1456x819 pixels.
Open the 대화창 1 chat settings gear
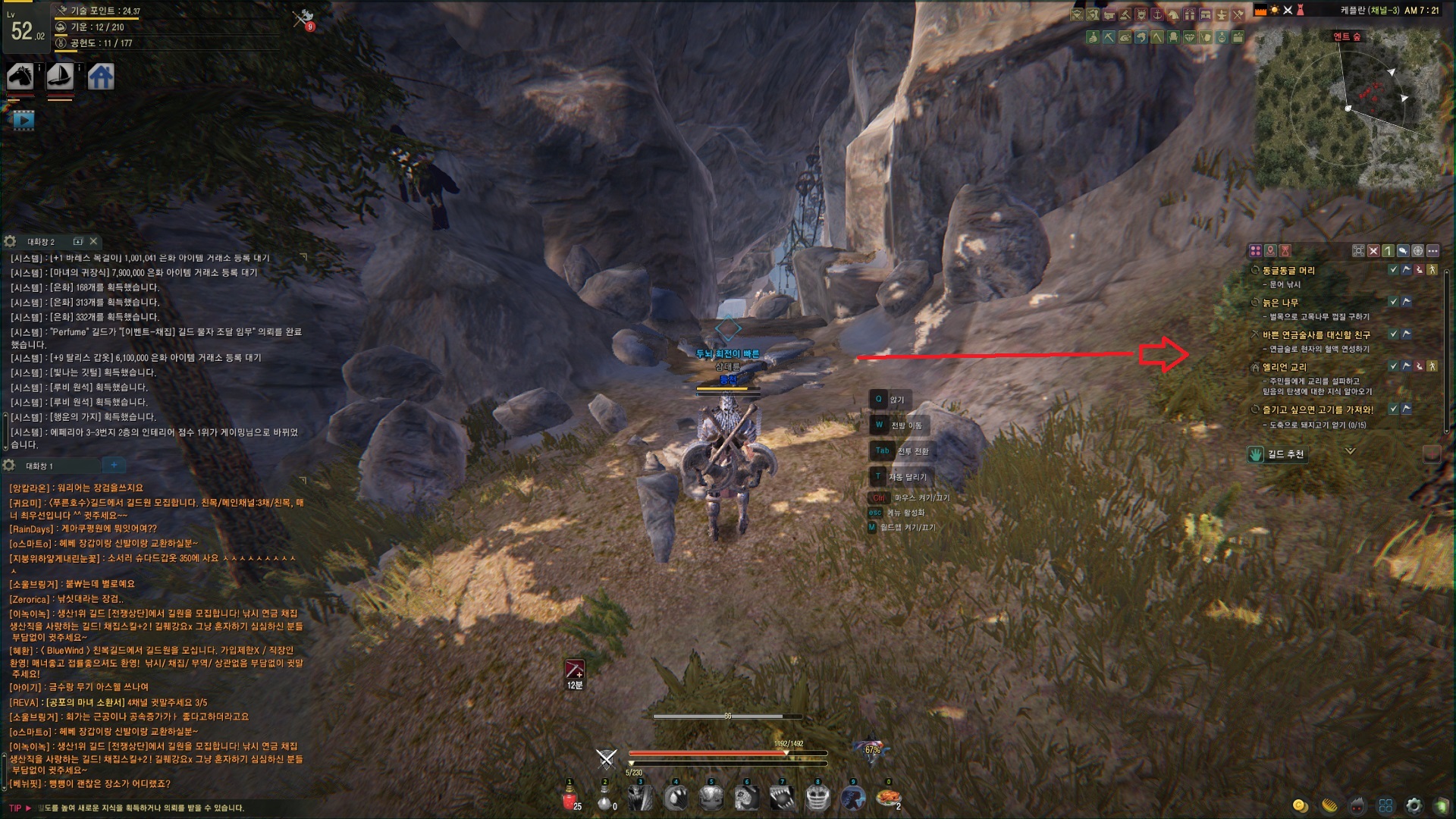click(9, 465)
